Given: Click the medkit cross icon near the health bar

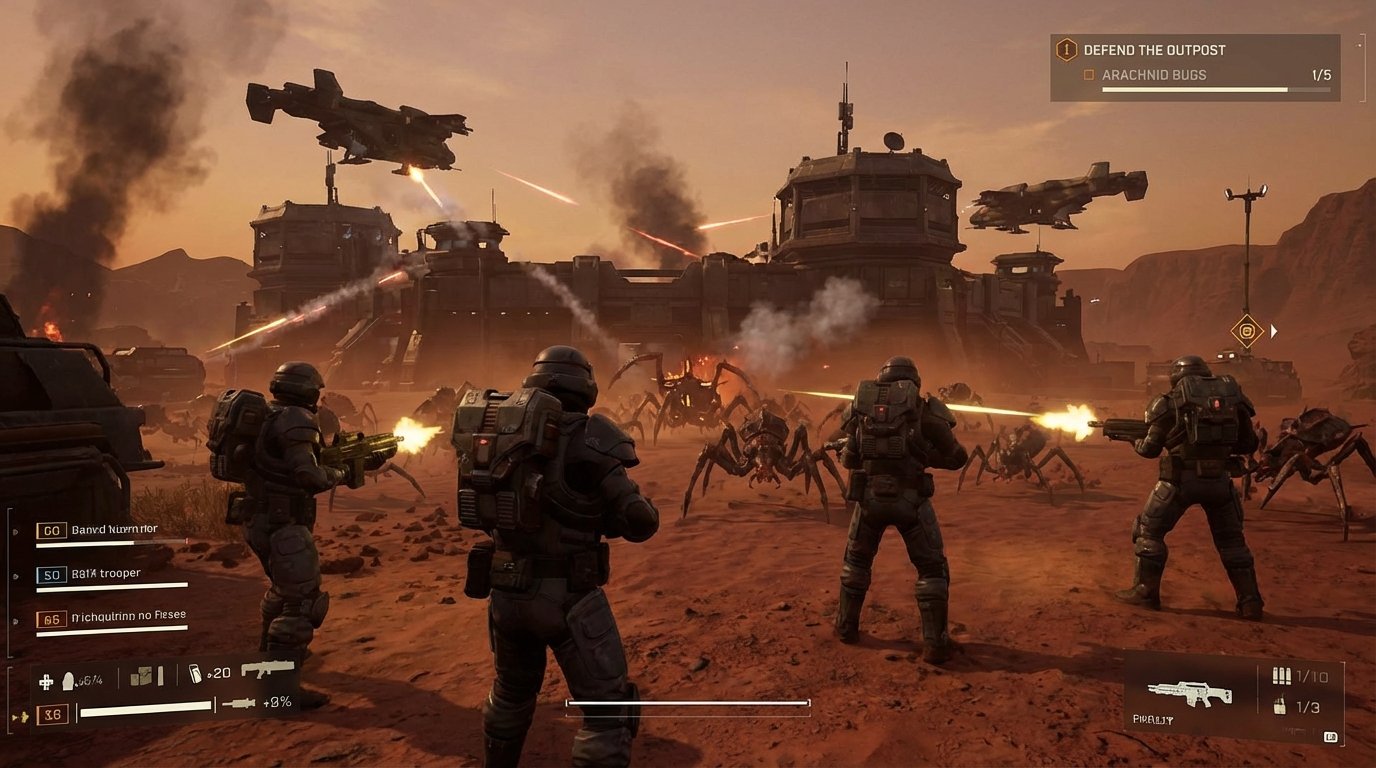Looking at the screenshot, I should [46, 681].
